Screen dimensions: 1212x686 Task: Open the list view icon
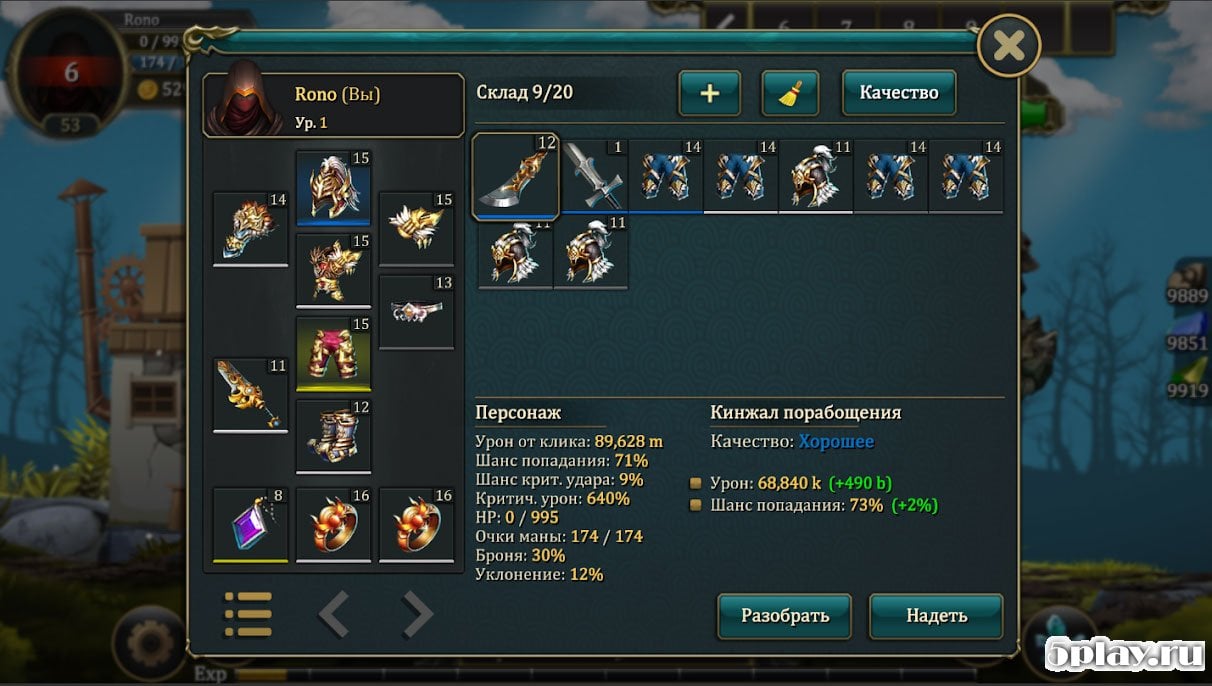248,614
